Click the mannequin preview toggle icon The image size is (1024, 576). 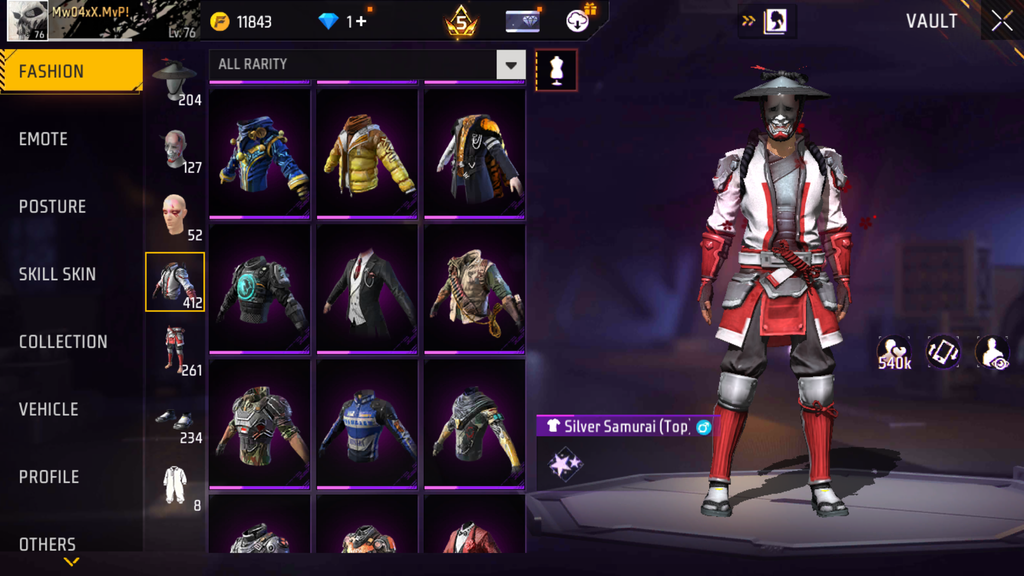click(x=556, y=69)
